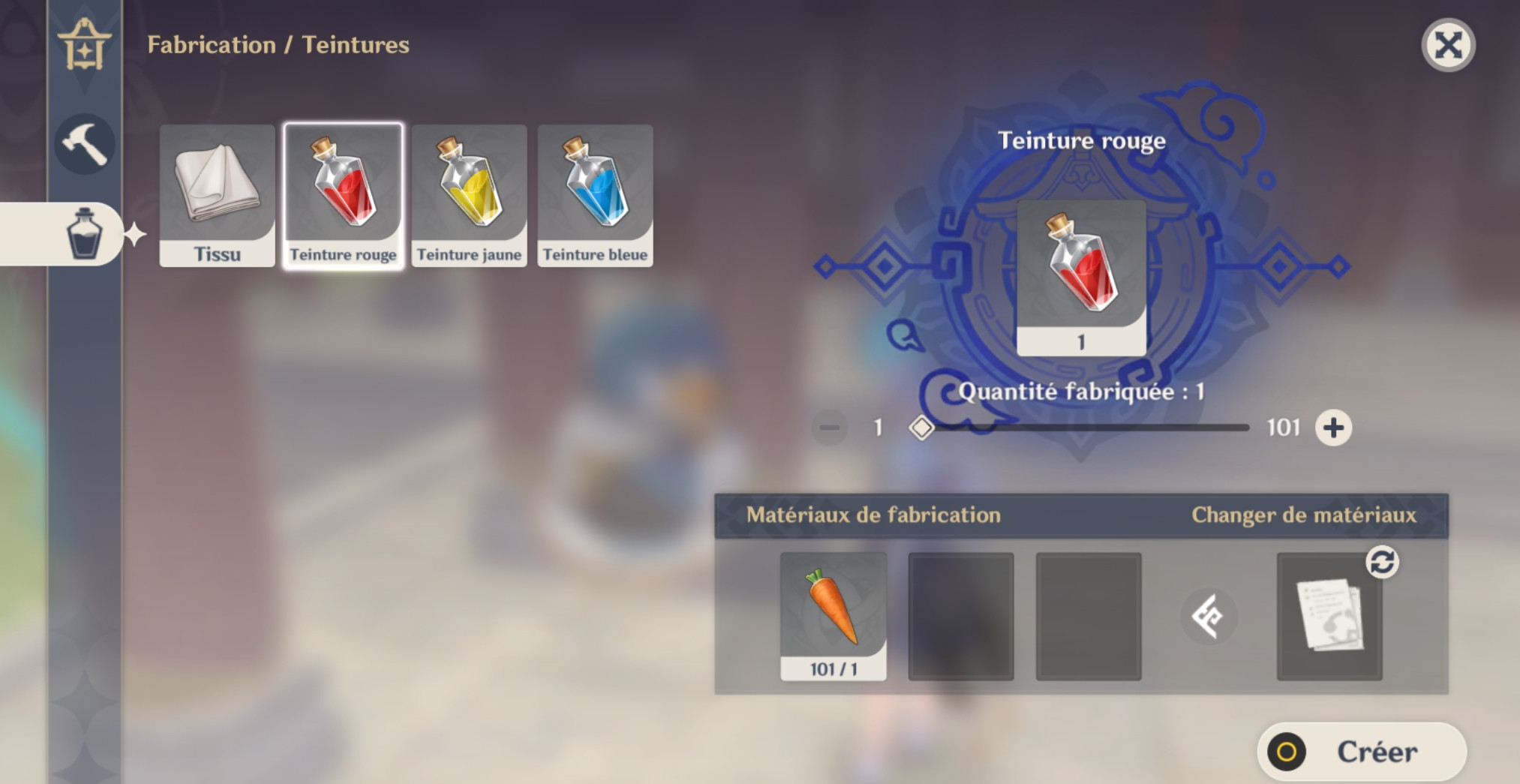1520x784 pixels.
Task: Select the Tissu recipe
Action: (216, 195)
